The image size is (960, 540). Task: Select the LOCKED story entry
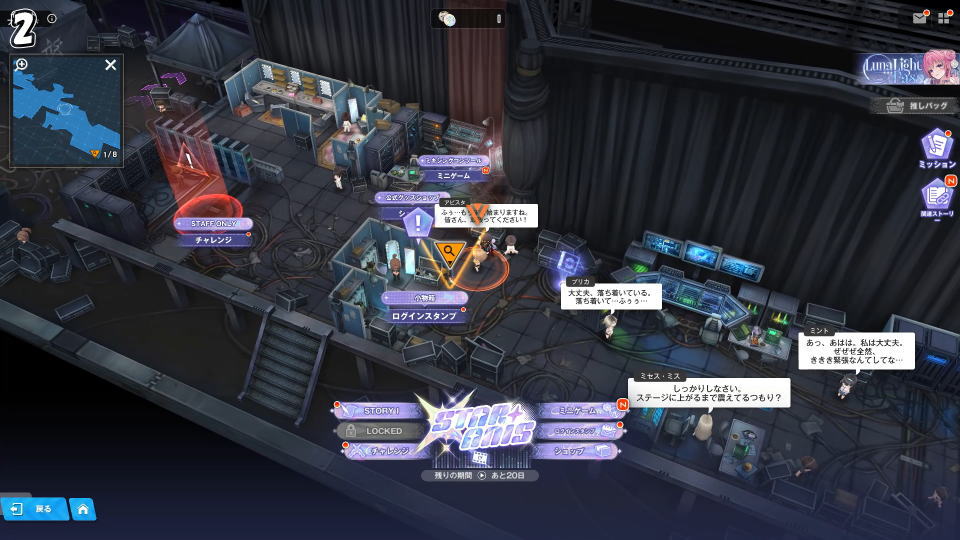click(x=384, y=431)
